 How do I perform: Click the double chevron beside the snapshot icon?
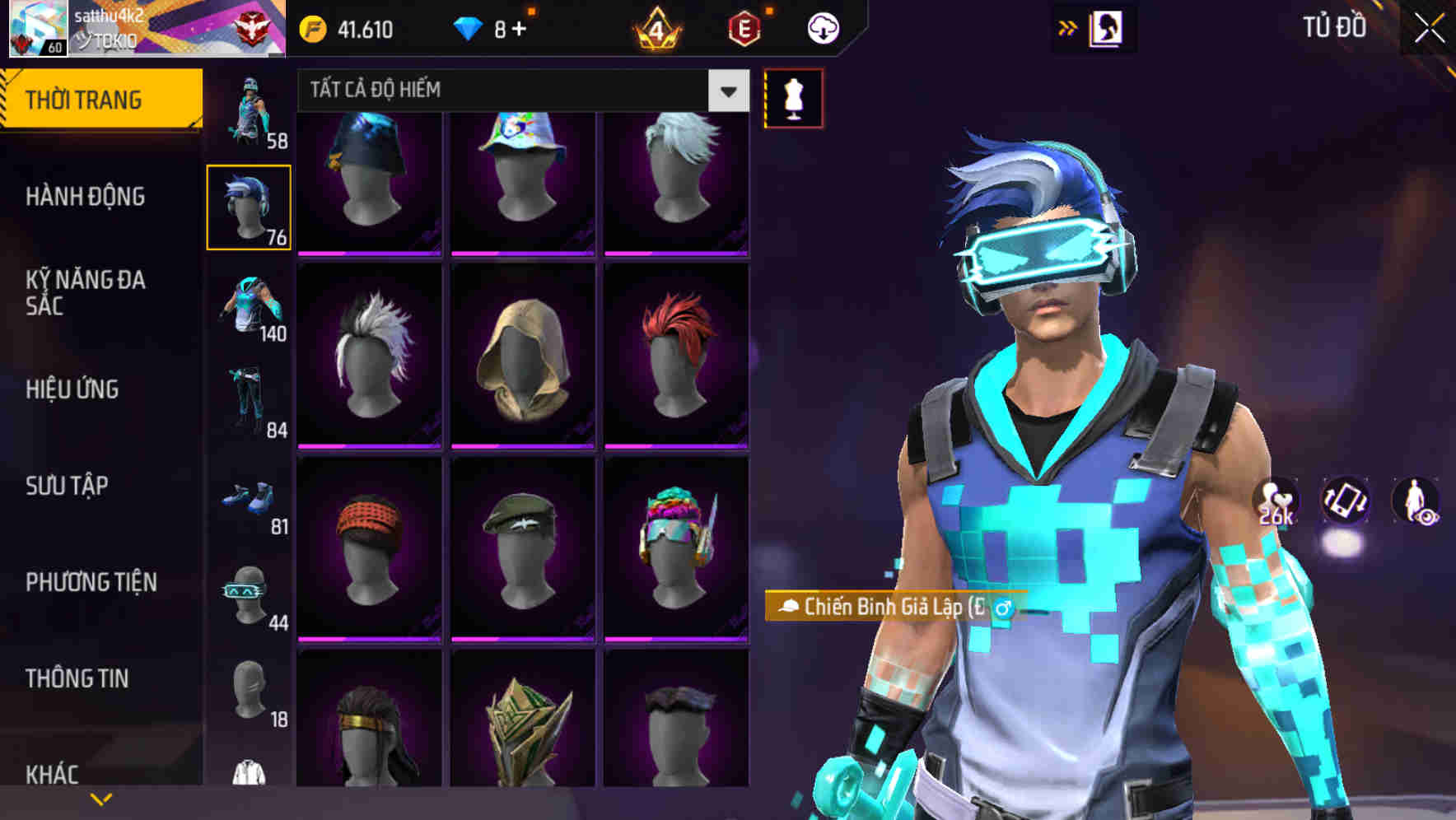(x=1068, y=27)
